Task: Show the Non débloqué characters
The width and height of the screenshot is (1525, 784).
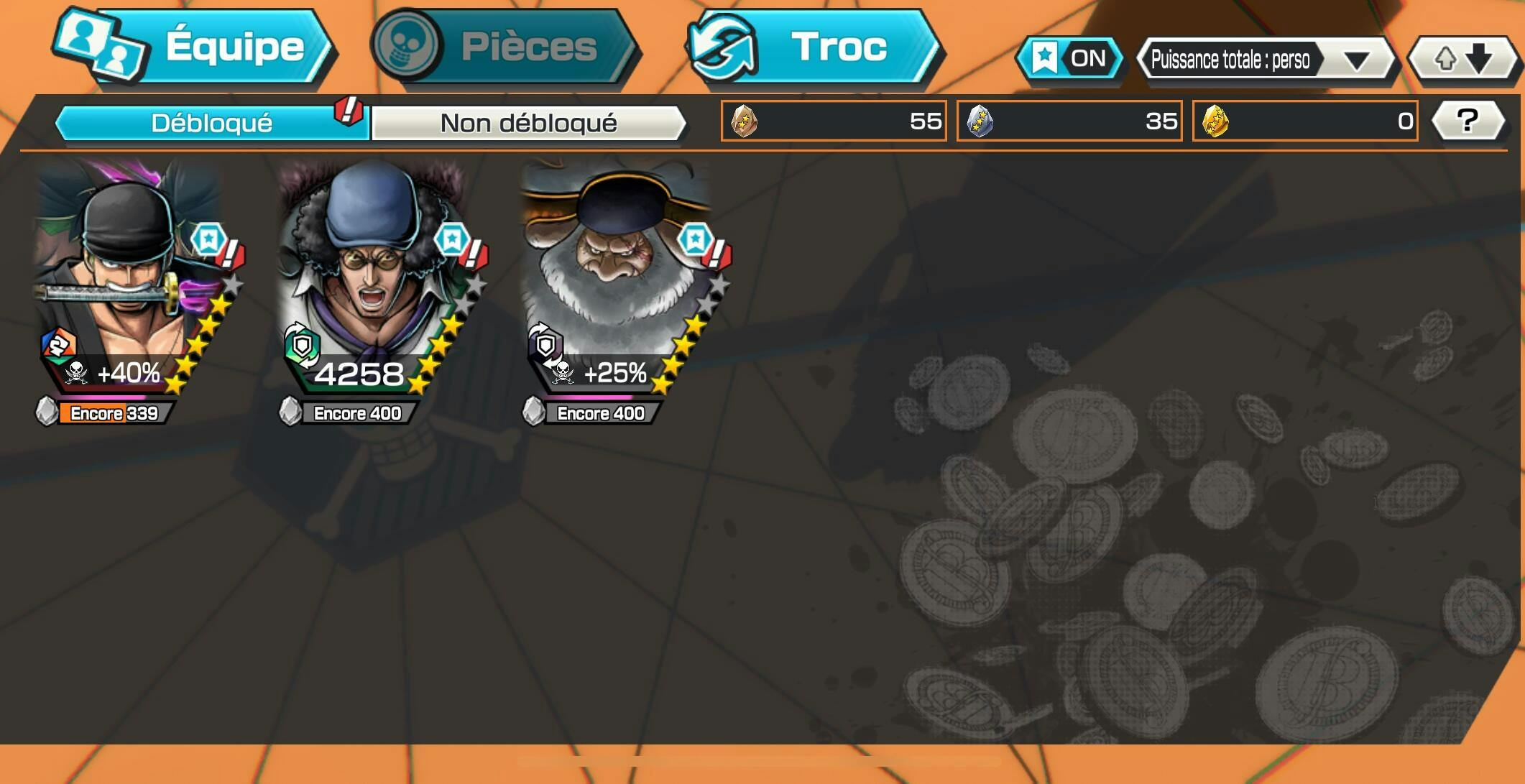Action: click(528, 123)
